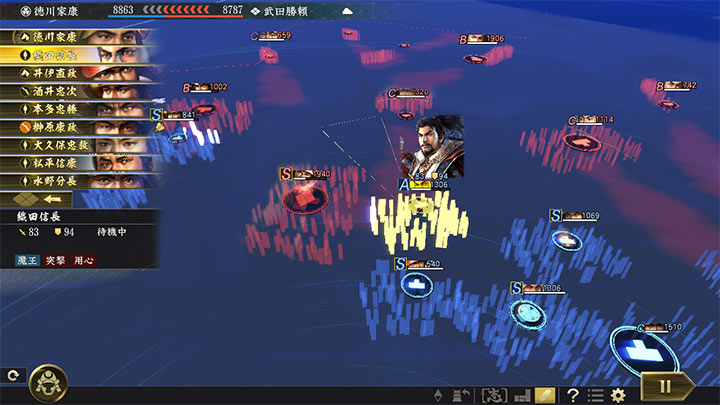Click the bar-graph icon in bottom toolbar
The width and height of the screenshot is (720, 405).
(521, 395)
